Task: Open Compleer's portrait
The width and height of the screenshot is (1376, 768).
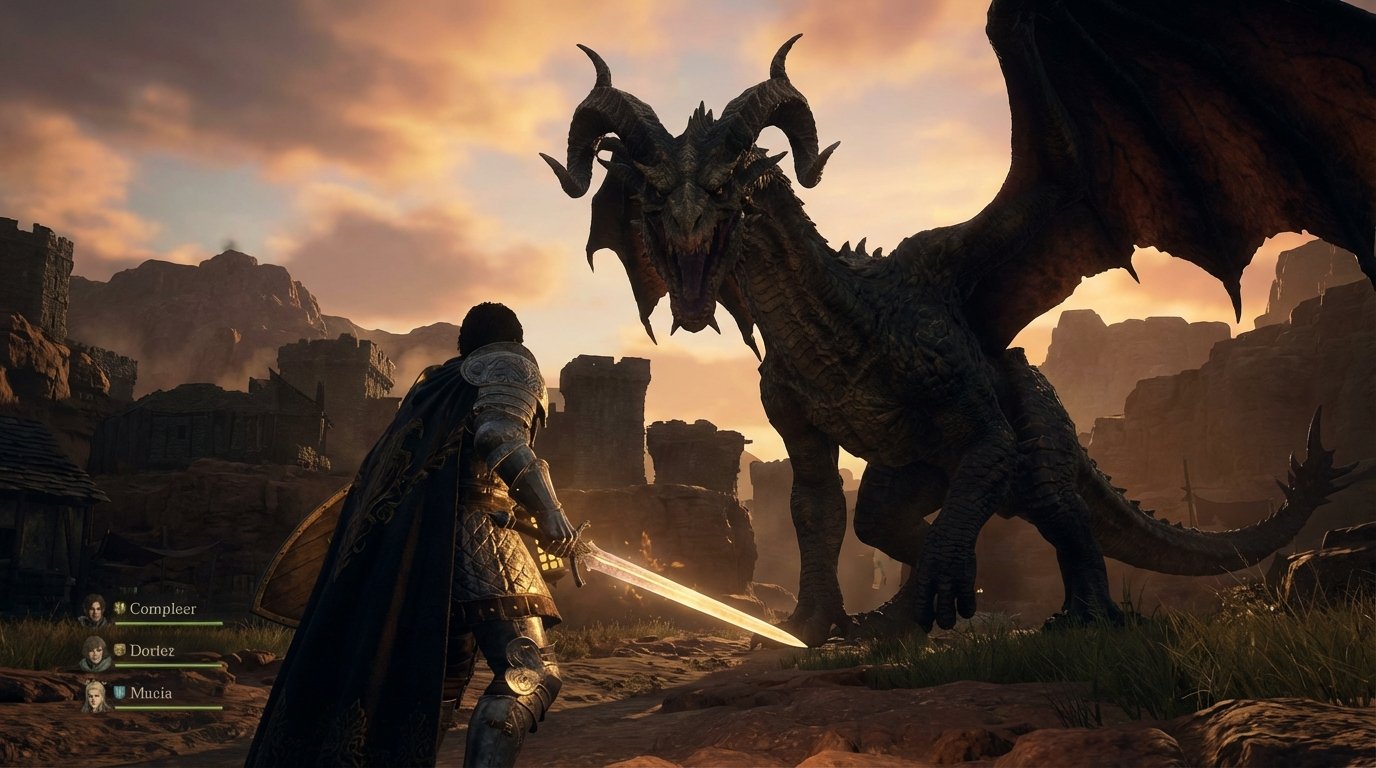Action: [95, 609]
